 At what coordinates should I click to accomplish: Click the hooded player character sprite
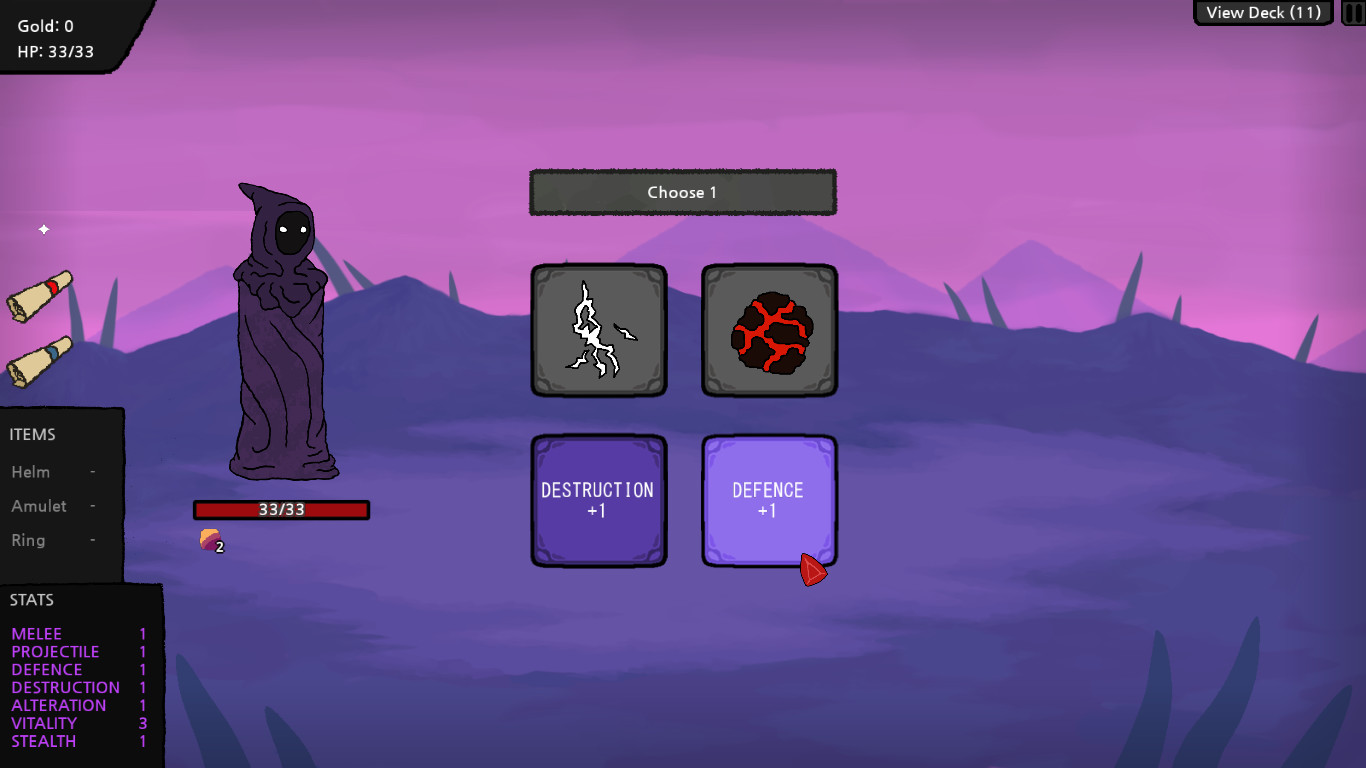[283, 330]
